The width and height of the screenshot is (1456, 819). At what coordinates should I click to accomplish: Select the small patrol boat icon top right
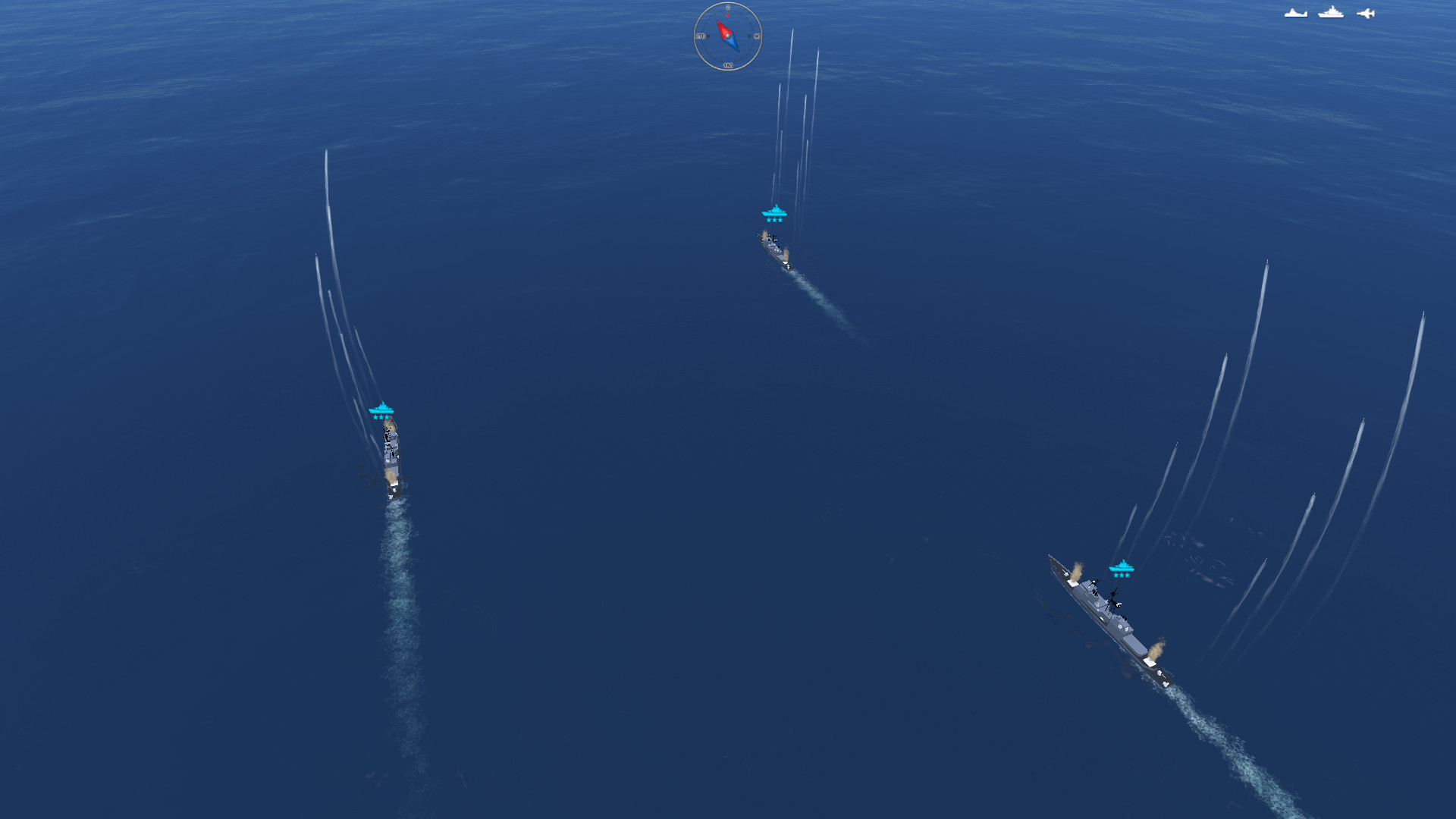[1296, 14]
